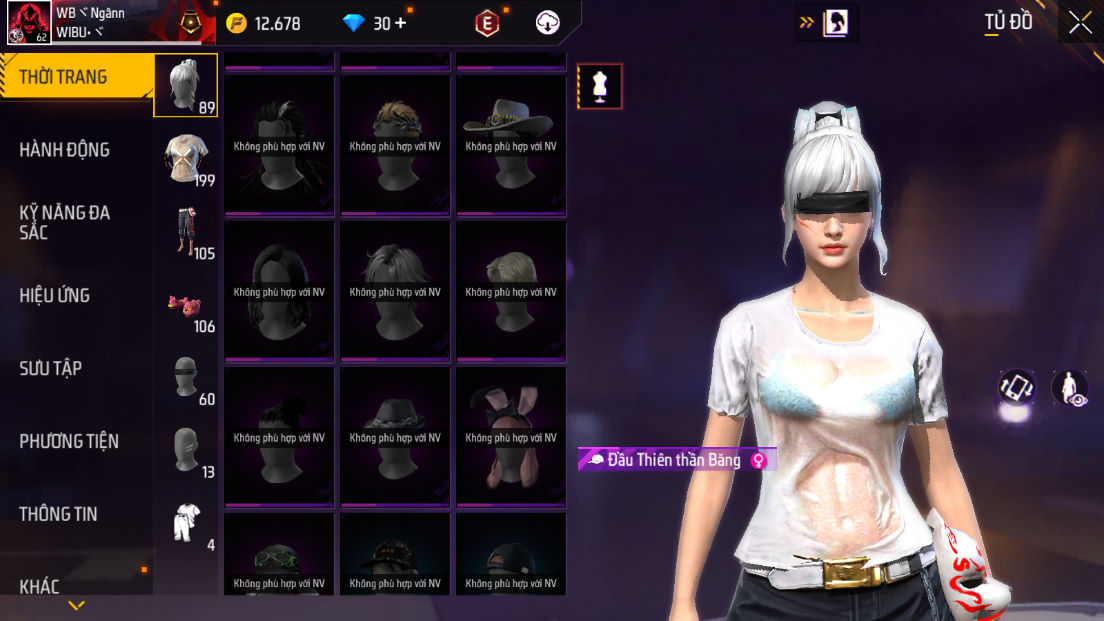The width and height of the screenshot is (1104, 621).
Task: Close the wardrobe with the X button
Action: pos(1080,23)
